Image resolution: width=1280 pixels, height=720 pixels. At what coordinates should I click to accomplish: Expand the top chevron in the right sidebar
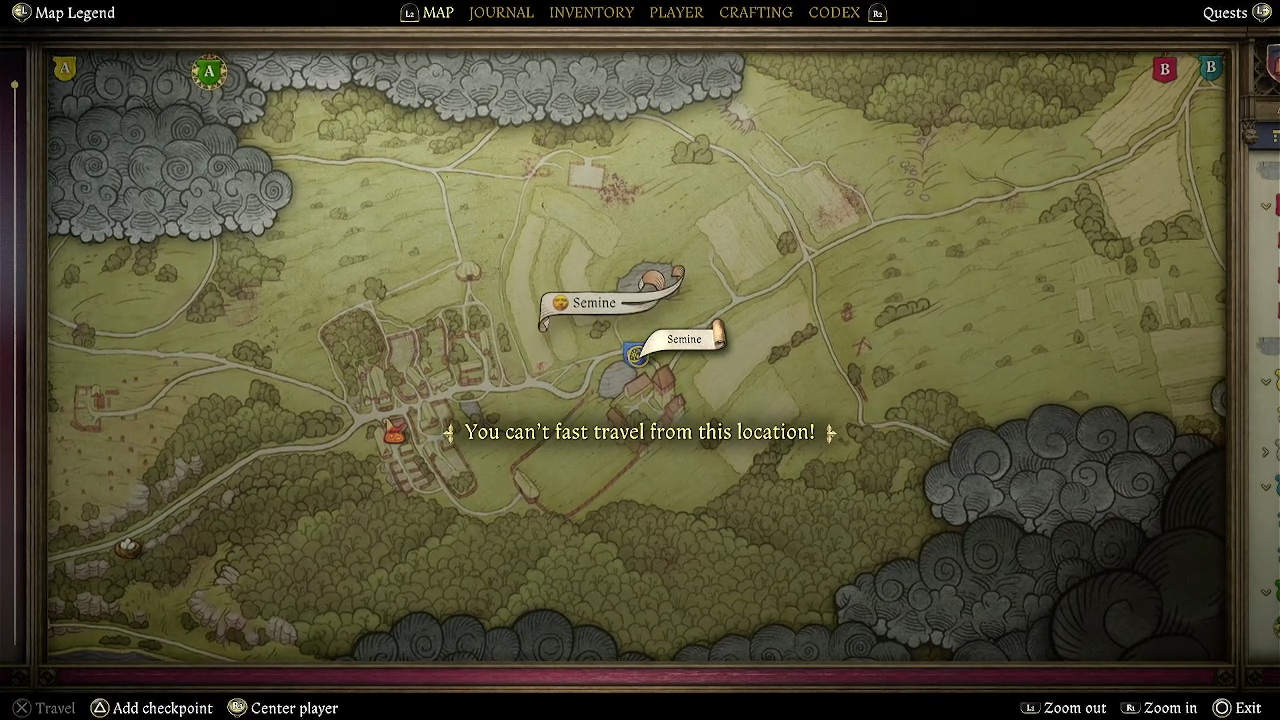pos(1265,206)
